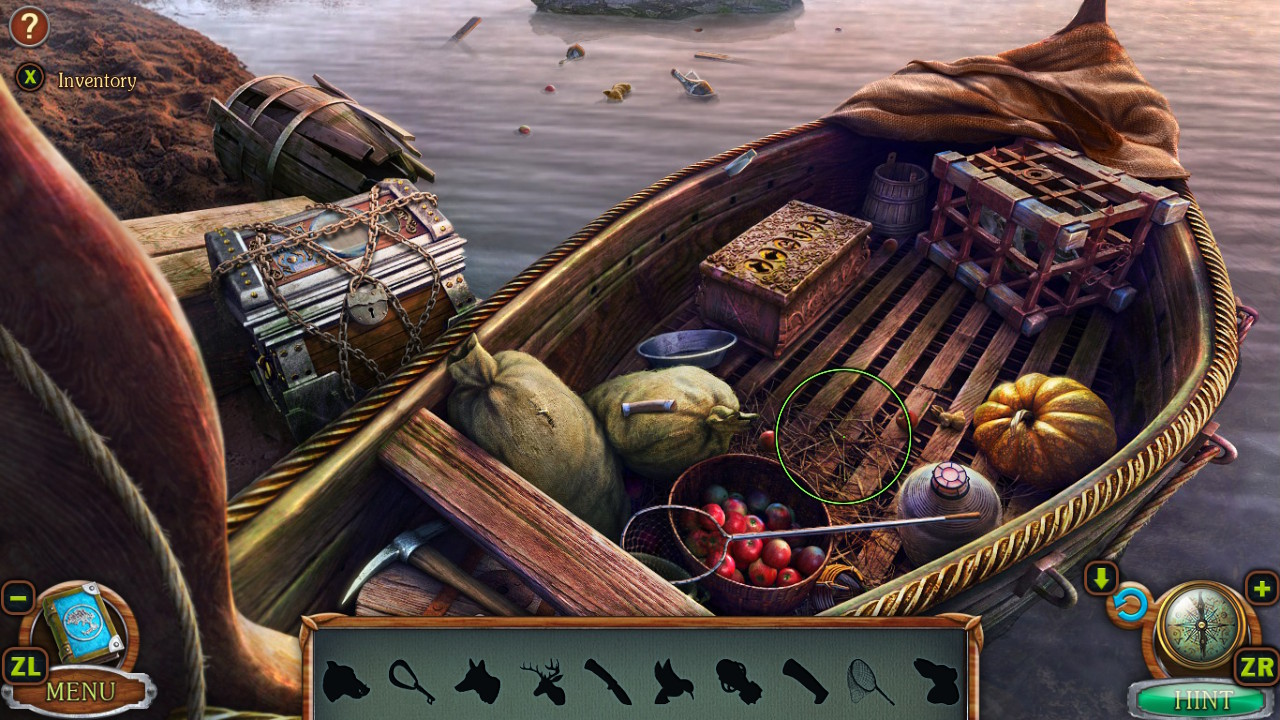The width and height of the screenshot is (1280, 720).
Task: Select the slingshot silhouette in the object bar
Action: 410,677
